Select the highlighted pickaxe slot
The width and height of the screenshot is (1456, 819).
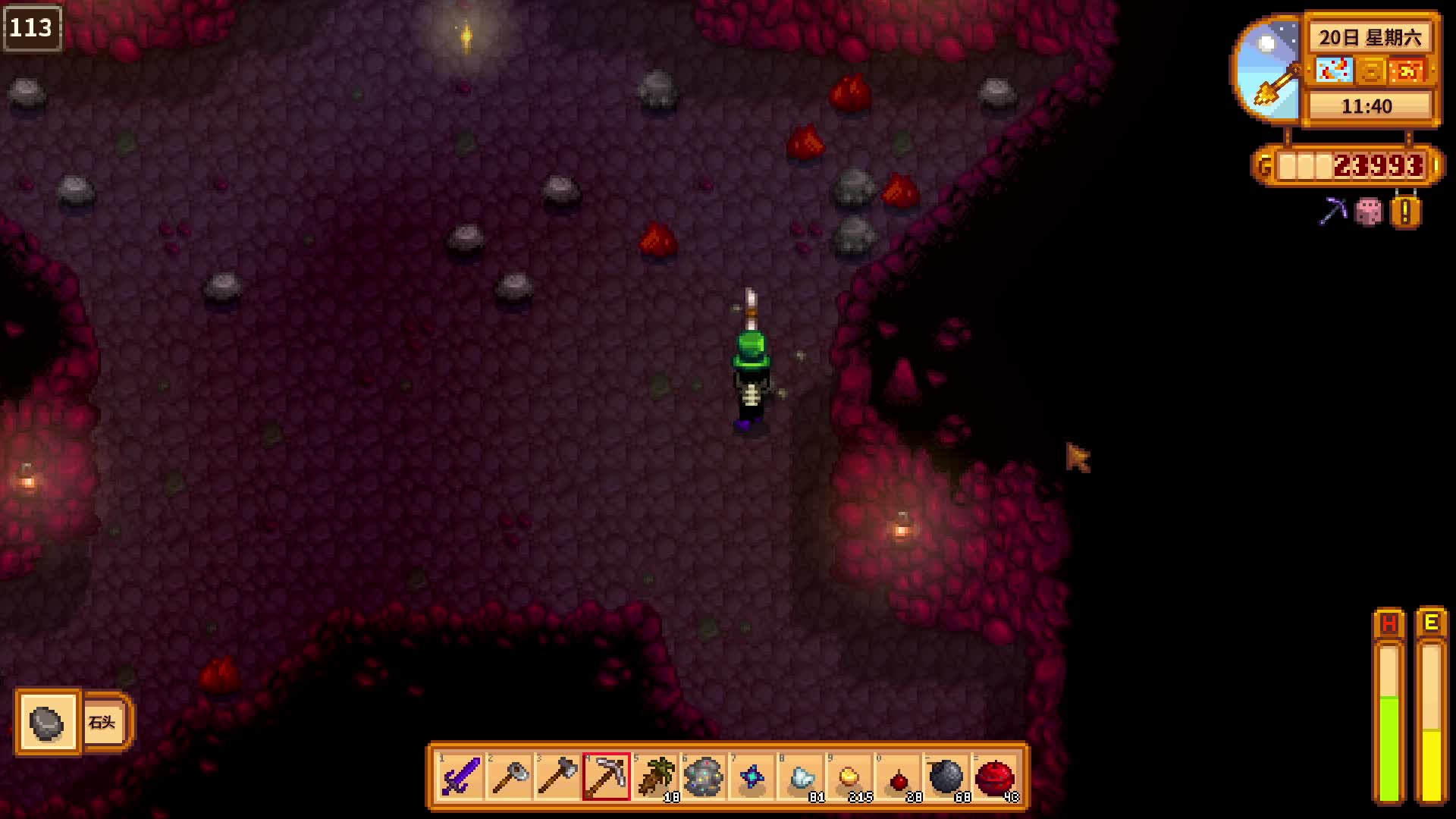[x=607, y=777]
